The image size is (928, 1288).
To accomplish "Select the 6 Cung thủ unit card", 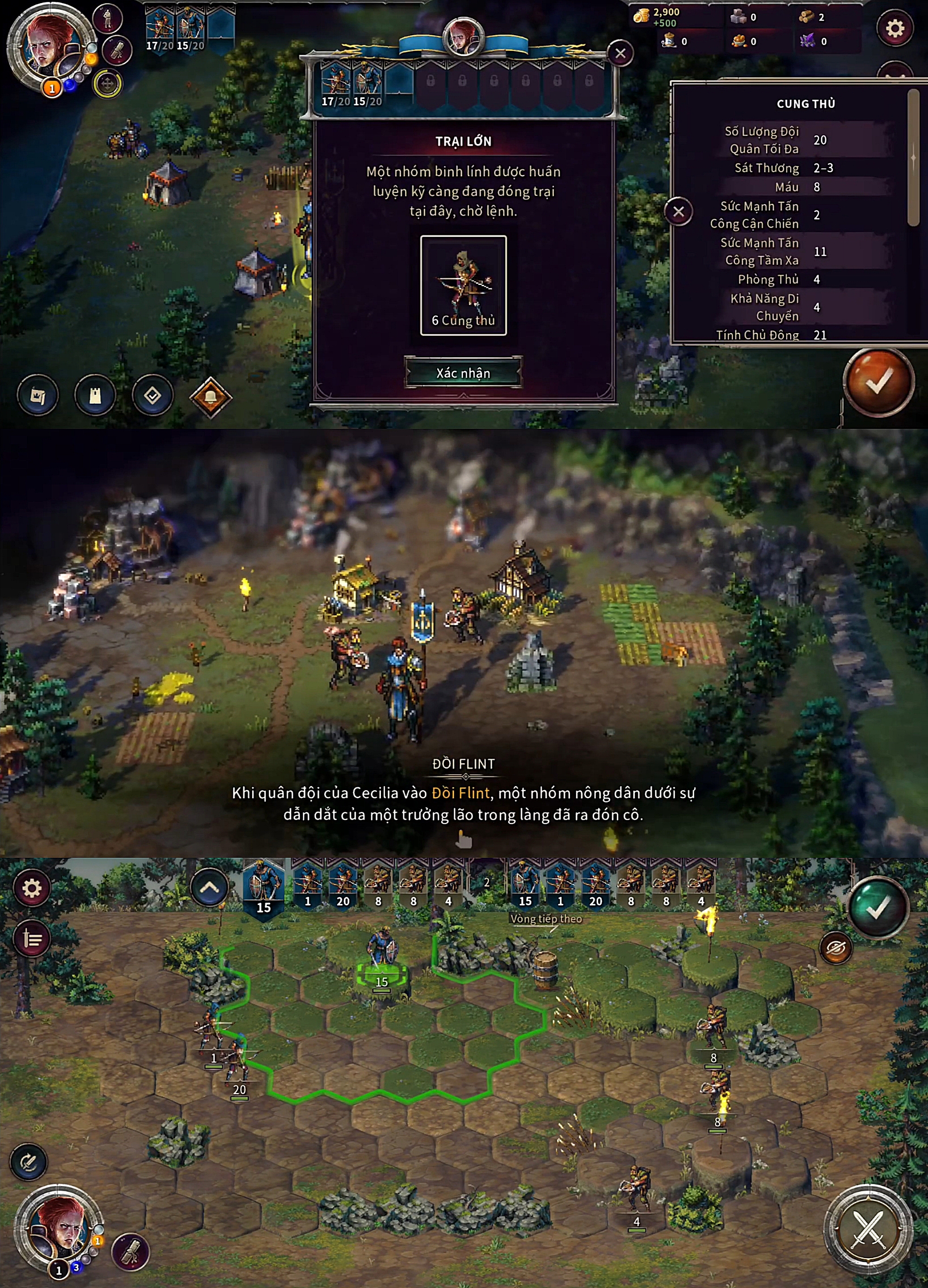I will click(x=463, y=285).
